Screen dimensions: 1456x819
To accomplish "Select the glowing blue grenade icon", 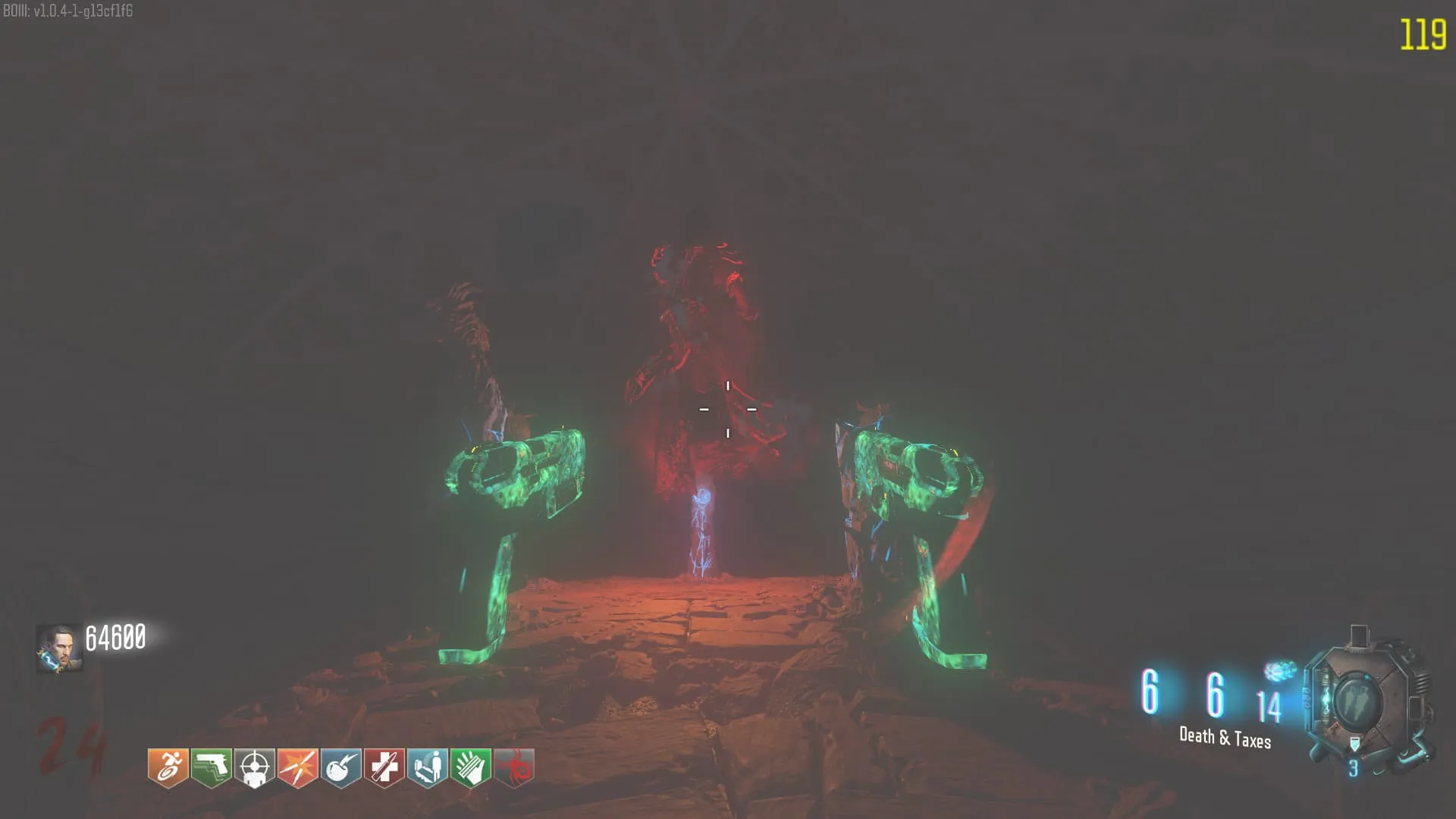I will 1279,672.
